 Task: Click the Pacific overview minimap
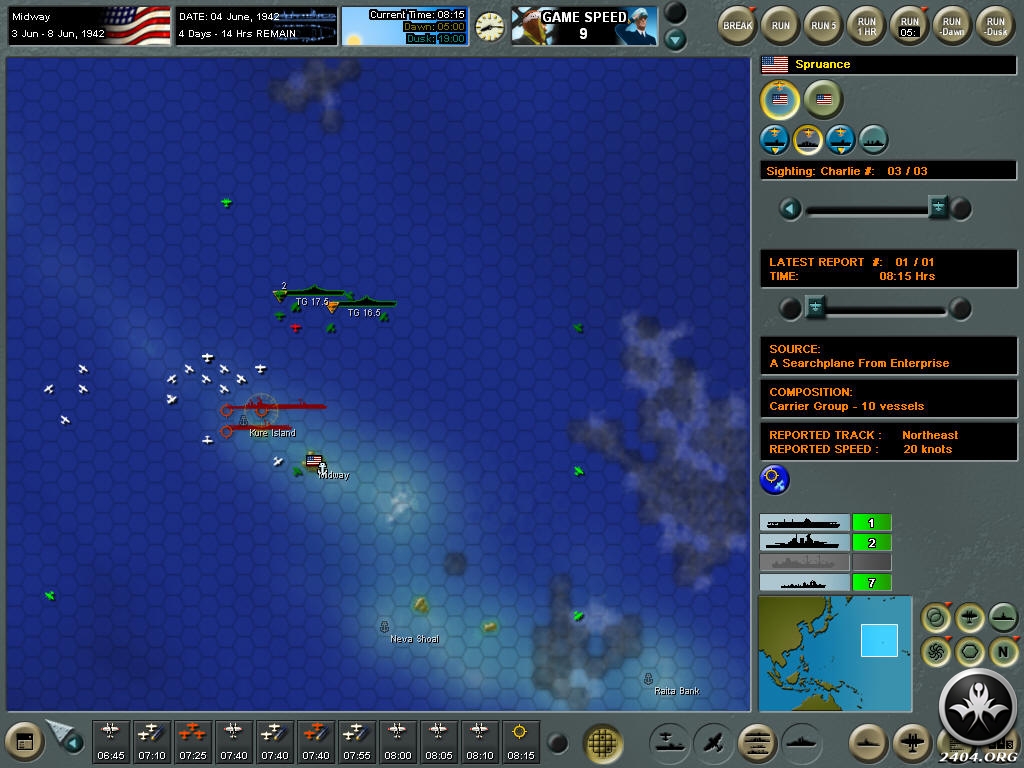[x=835, y=653]
